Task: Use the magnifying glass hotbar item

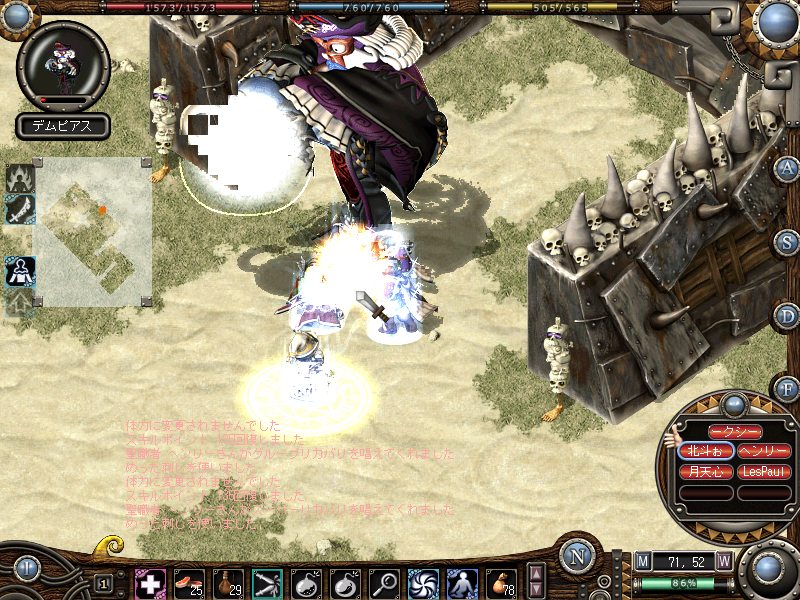Action: point(384,582)
